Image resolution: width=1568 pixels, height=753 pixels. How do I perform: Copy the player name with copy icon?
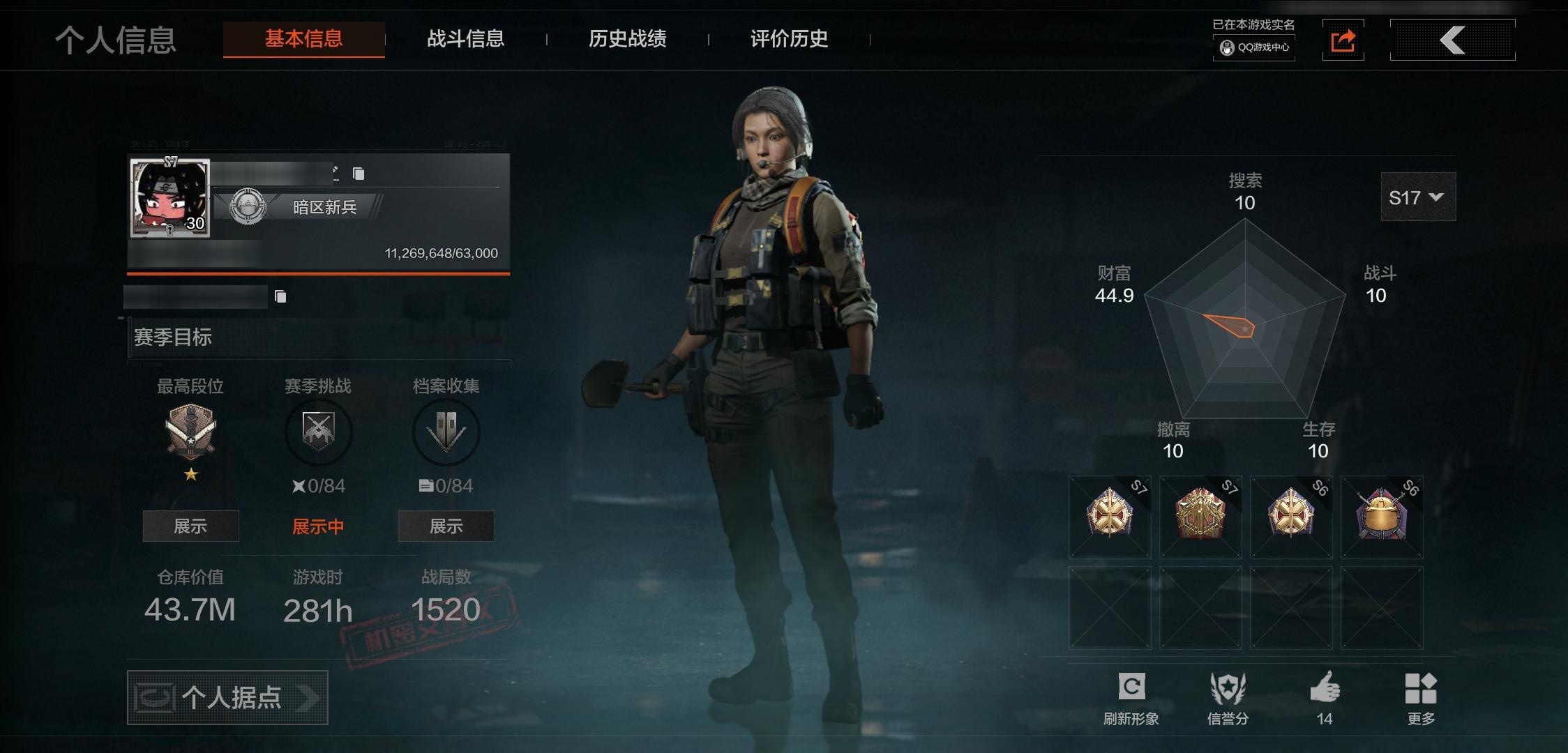click(359, 174)
